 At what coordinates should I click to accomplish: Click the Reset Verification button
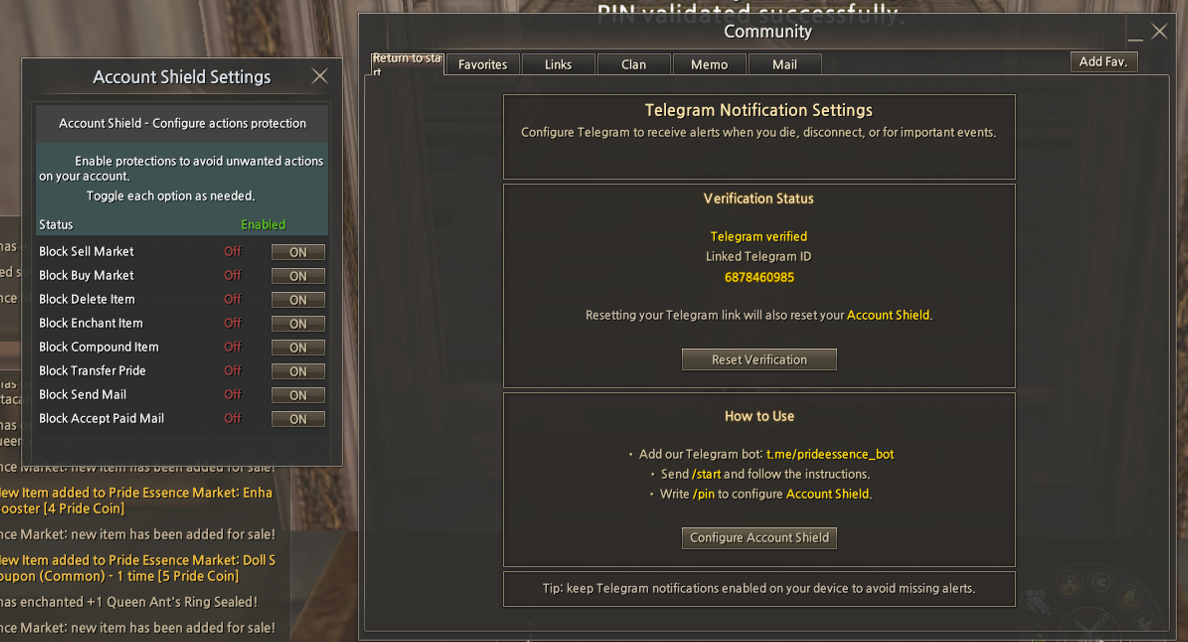[759, 360]
